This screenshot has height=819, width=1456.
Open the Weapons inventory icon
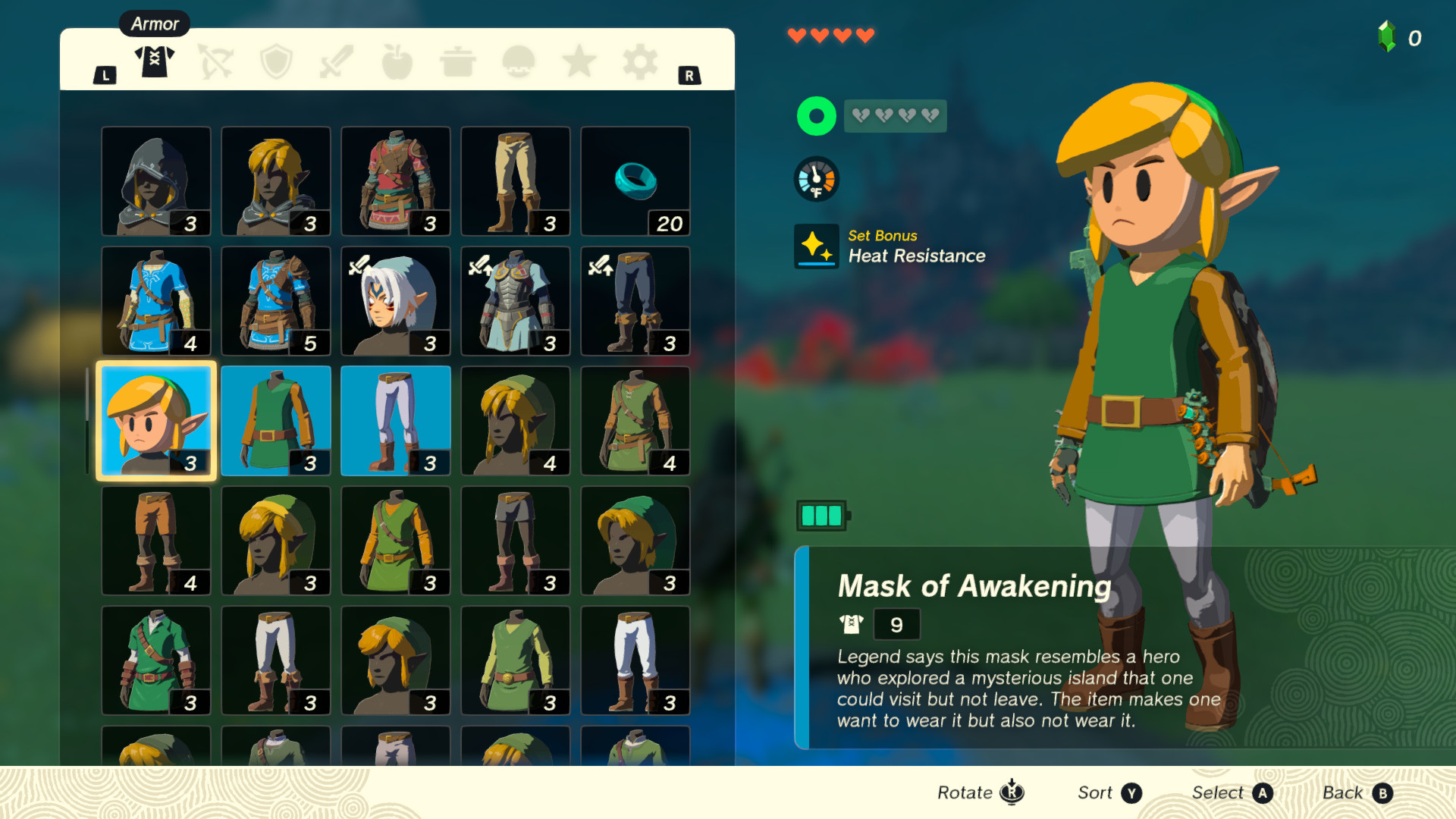336,62
